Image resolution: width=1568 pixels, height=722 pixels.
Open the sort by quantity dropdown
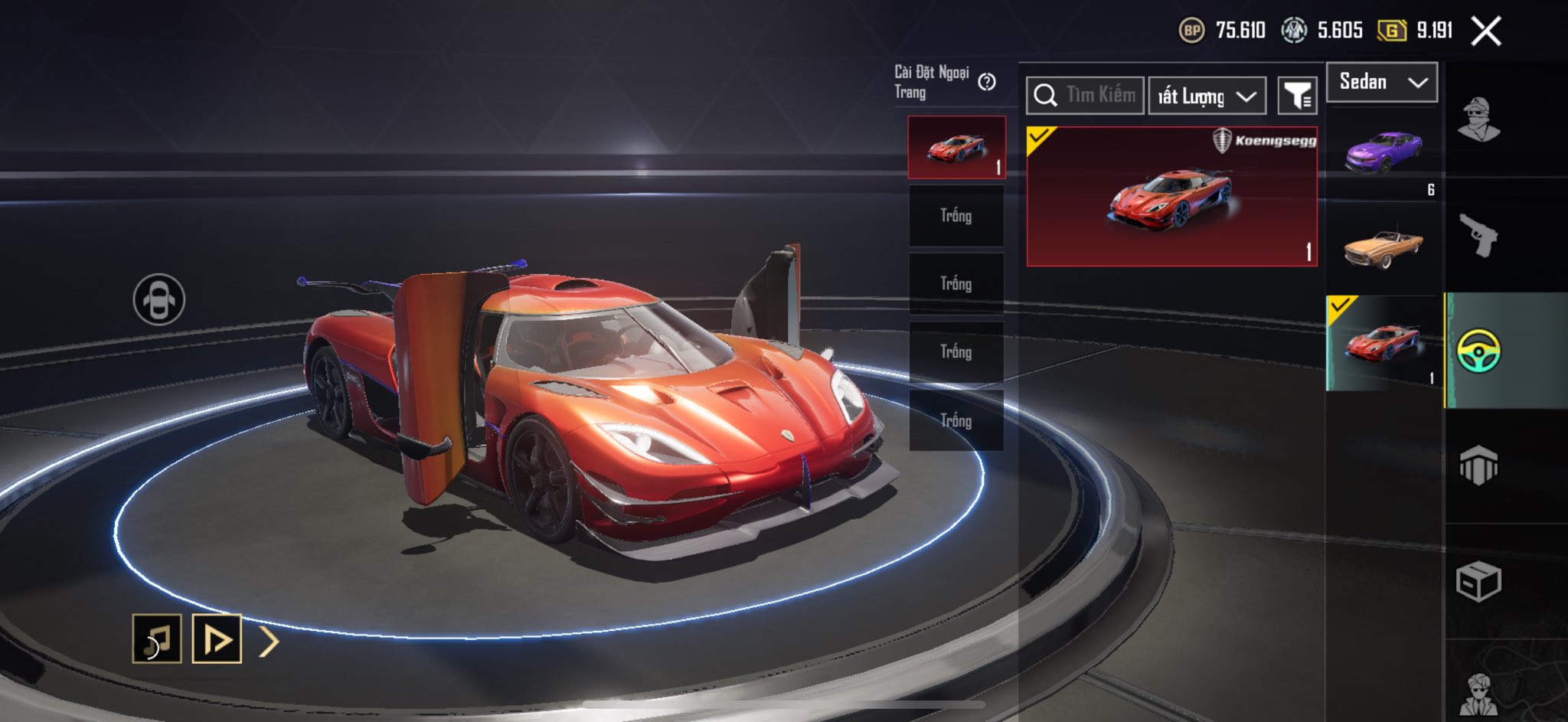(x=1207, y=96)
